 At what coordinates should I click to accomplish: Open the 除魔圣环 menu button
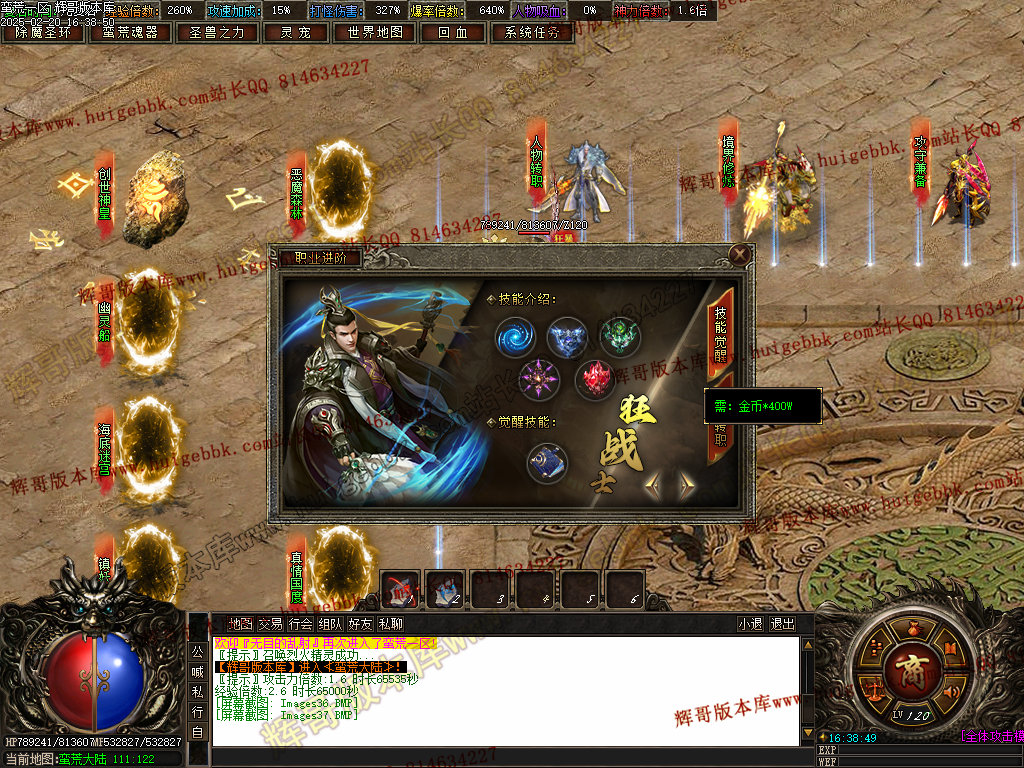coord(43,32)
